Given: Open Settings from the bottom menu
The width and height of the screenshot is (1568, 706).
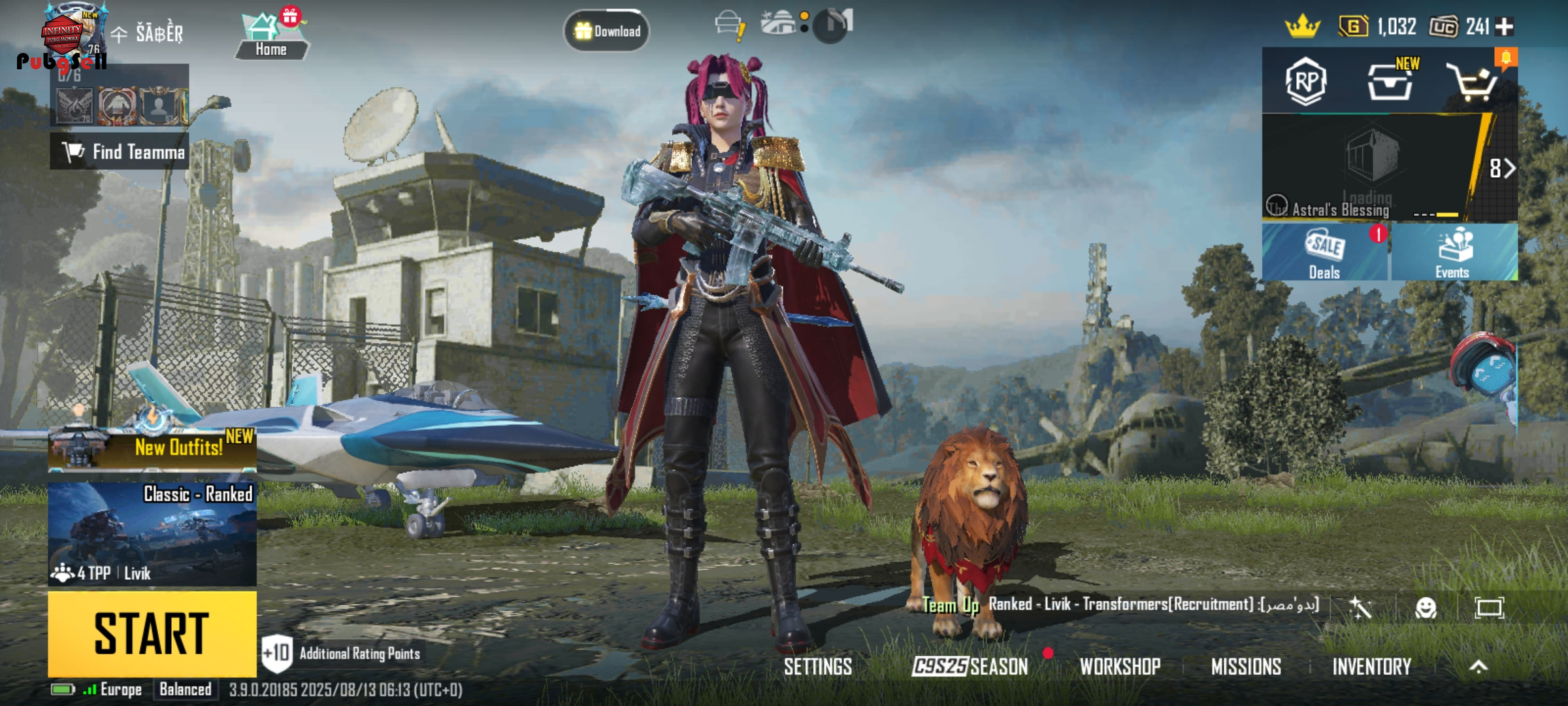Looking at the screenshot, I should pos(818,667).
